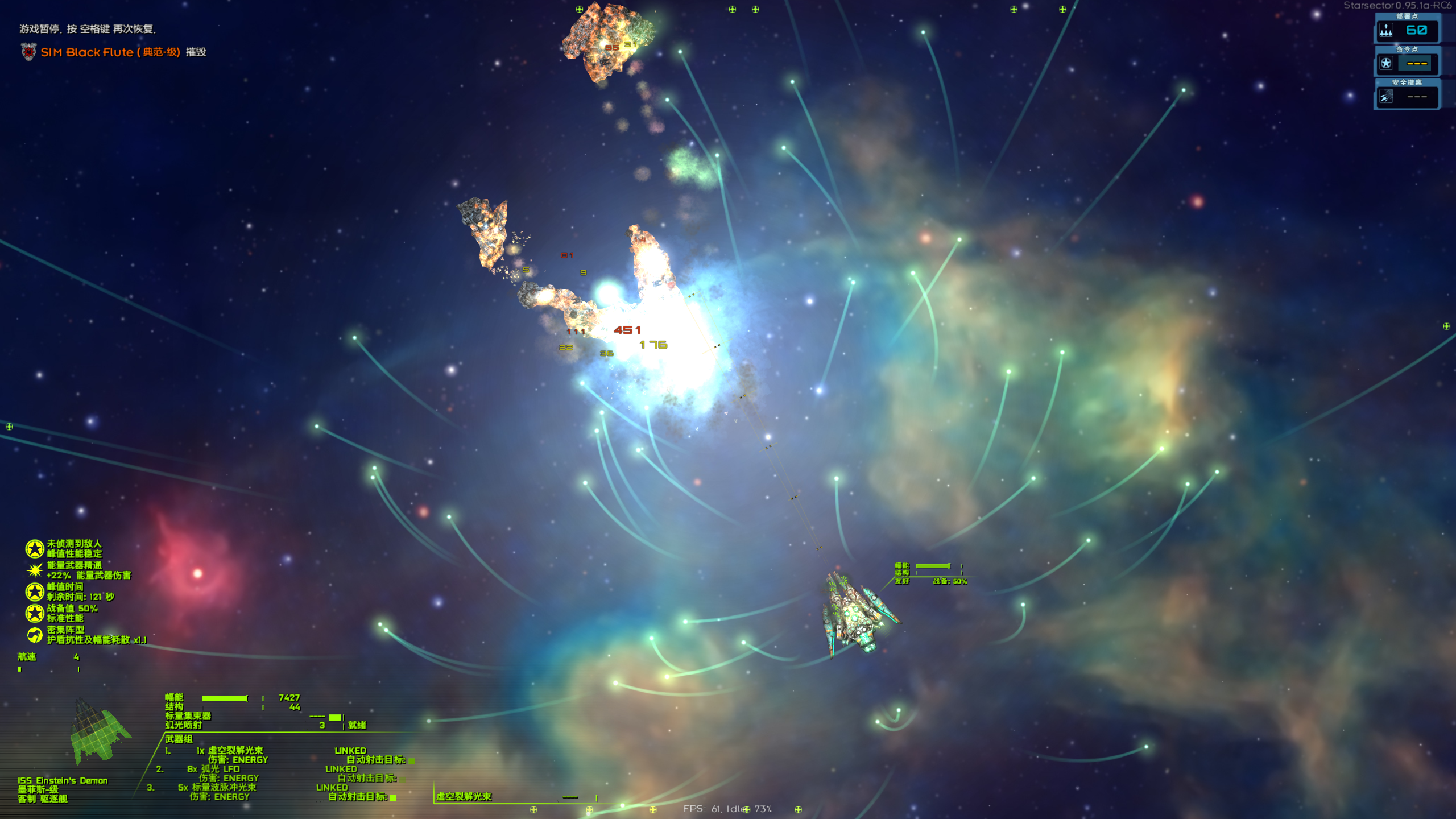Click the SIM Black Flute faction crest icon
Screen dimensions: 1456x819
pos(28,52)
